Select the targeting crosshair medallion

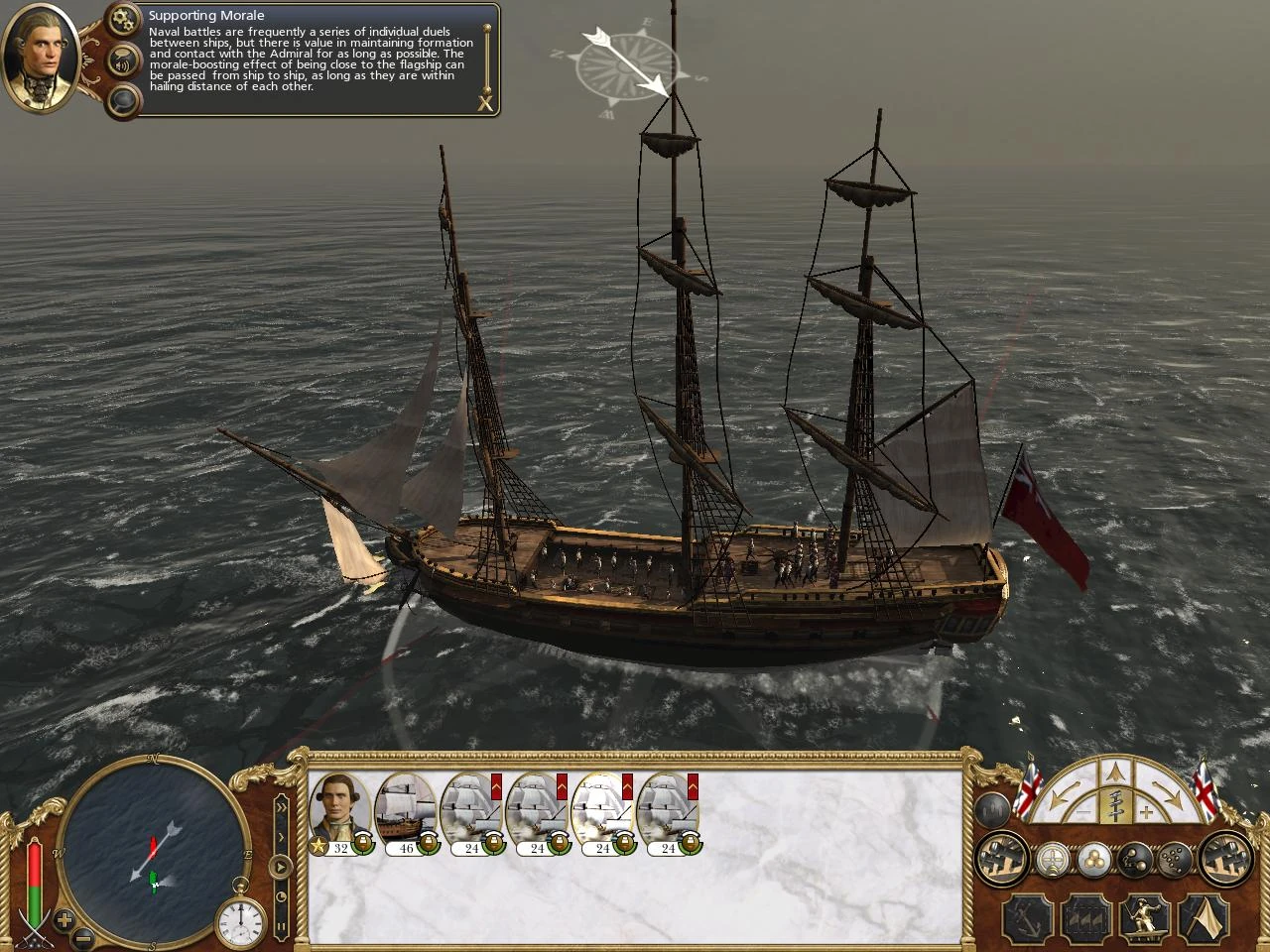(1052, 861)
